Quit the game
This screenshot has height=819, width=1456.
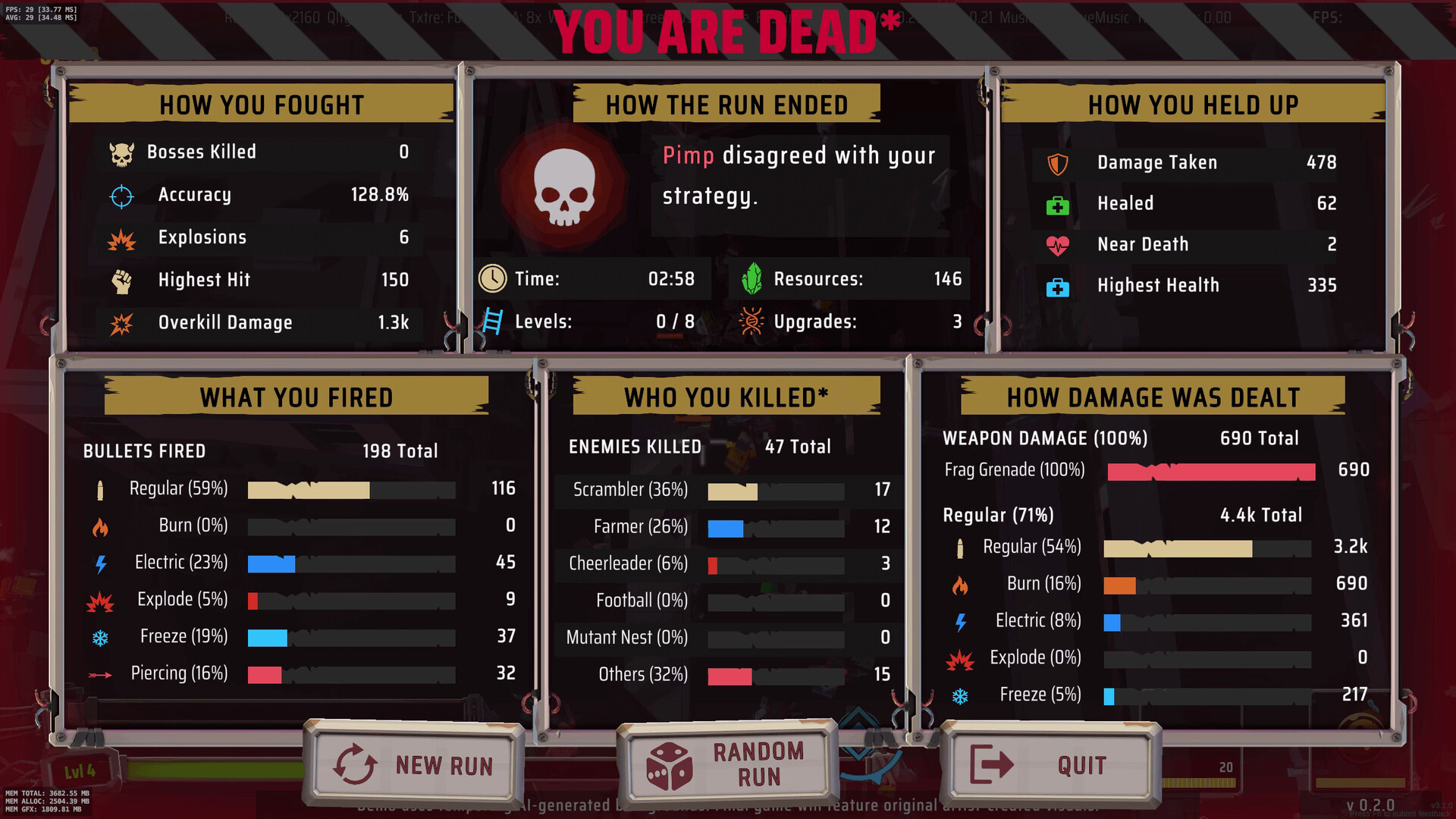(1050, 764)
